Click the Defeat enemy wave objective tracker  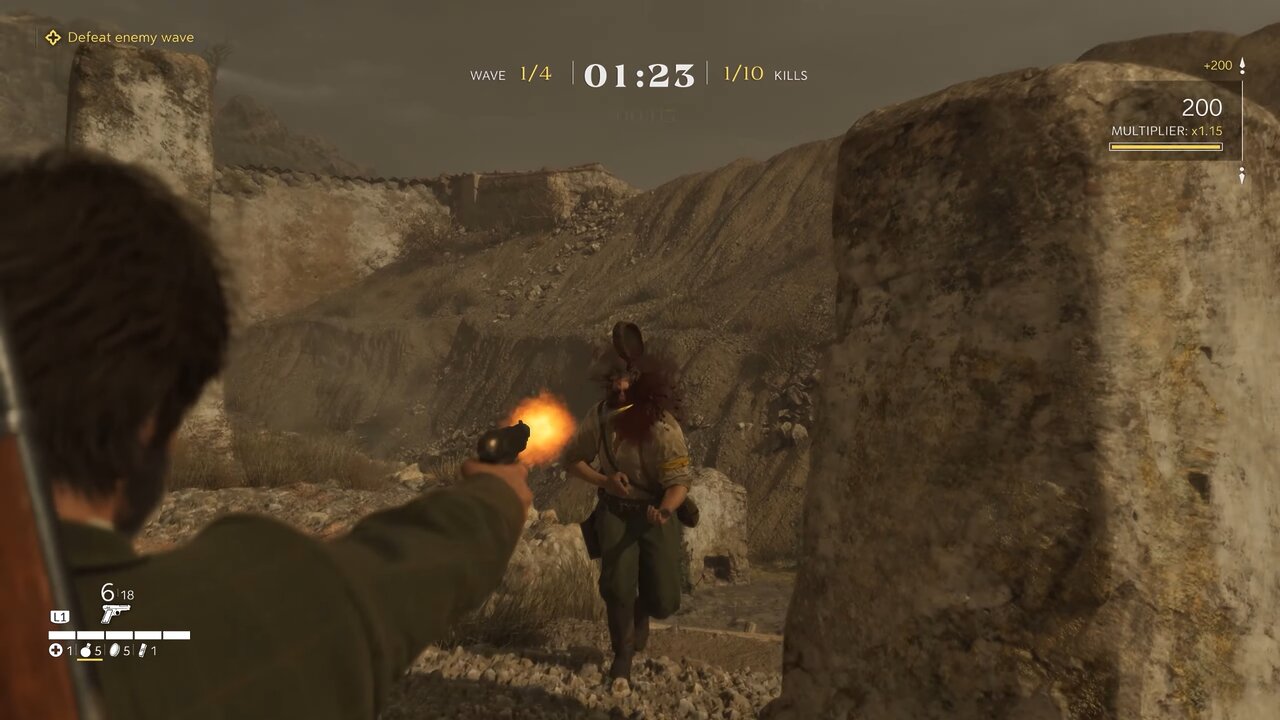coord(118,38)
